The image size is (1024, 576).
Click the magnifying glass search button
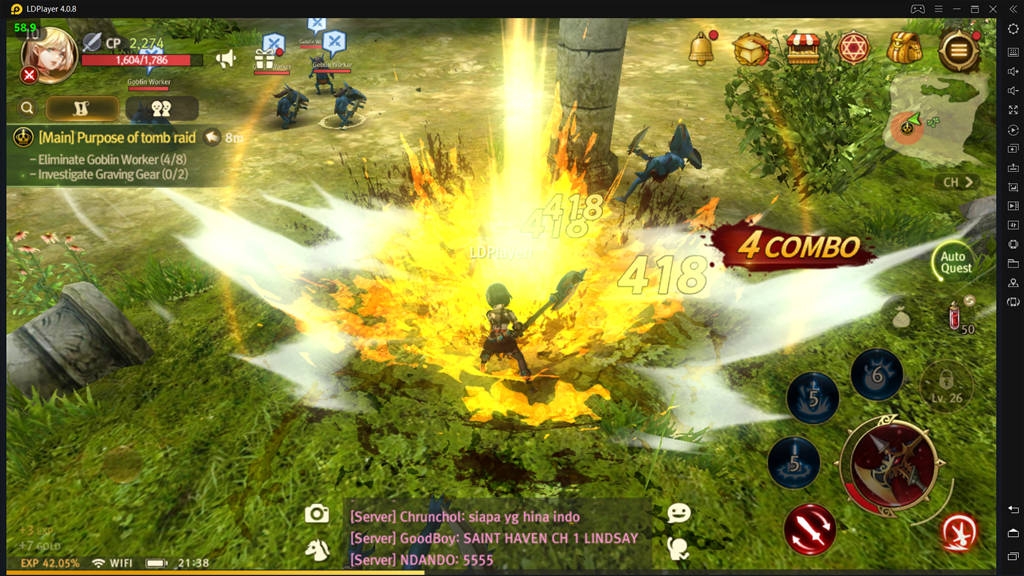27,108
